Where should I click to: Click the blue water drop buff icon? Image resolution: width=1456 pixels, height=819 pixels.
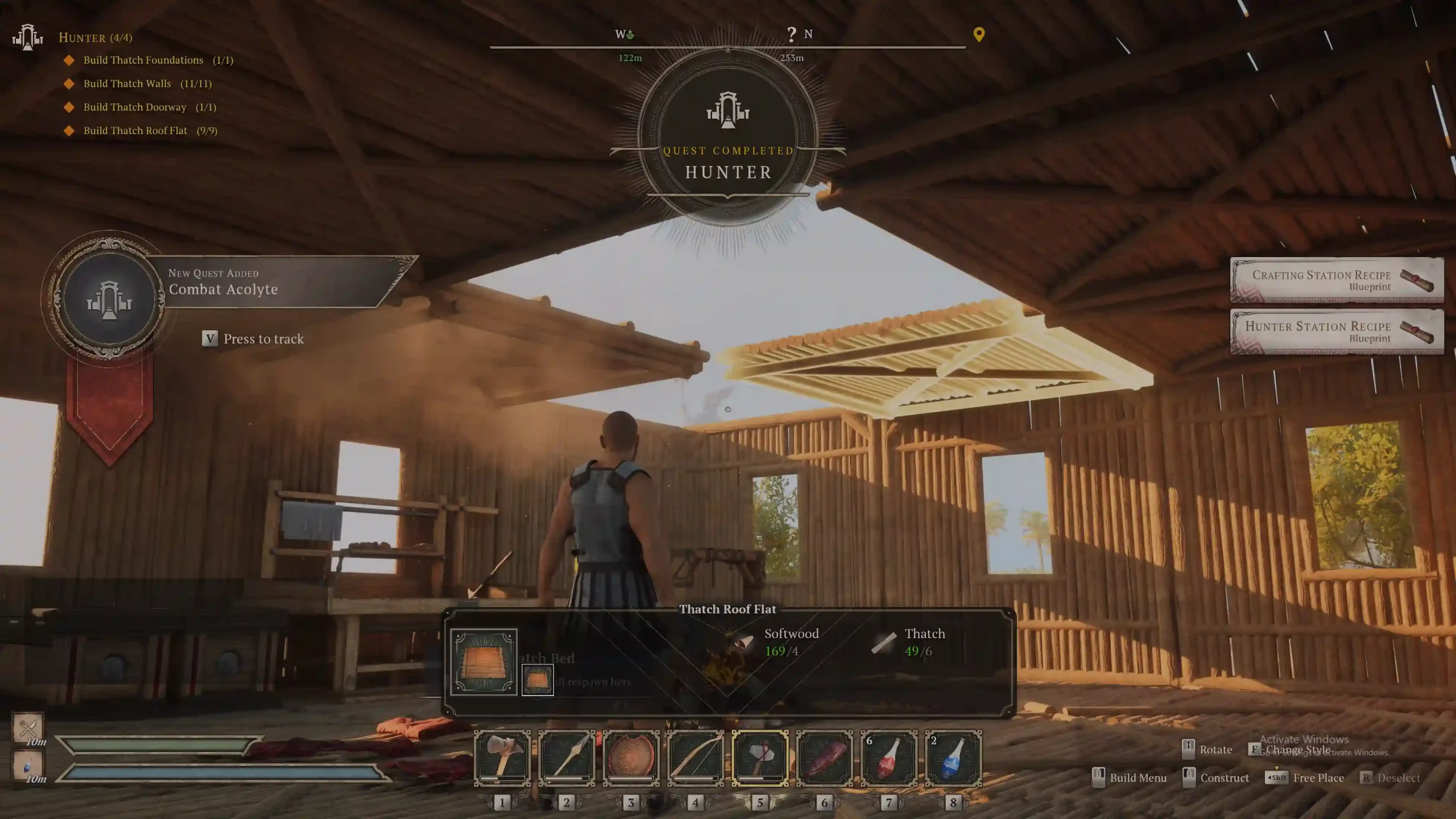click(28, 766)
